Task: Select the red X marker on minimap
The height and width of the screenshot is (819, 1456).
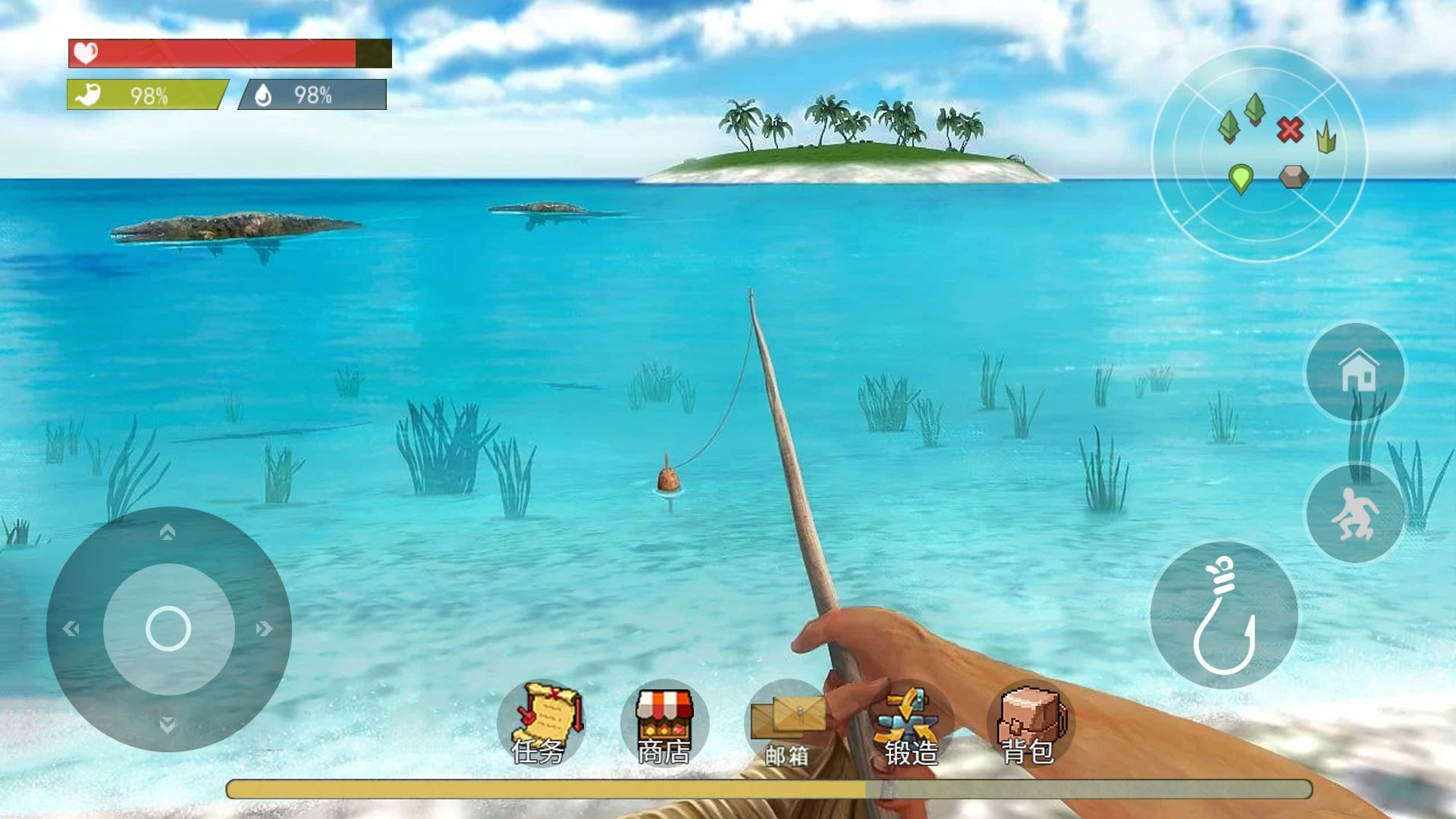Action: tap(1289, 130)
